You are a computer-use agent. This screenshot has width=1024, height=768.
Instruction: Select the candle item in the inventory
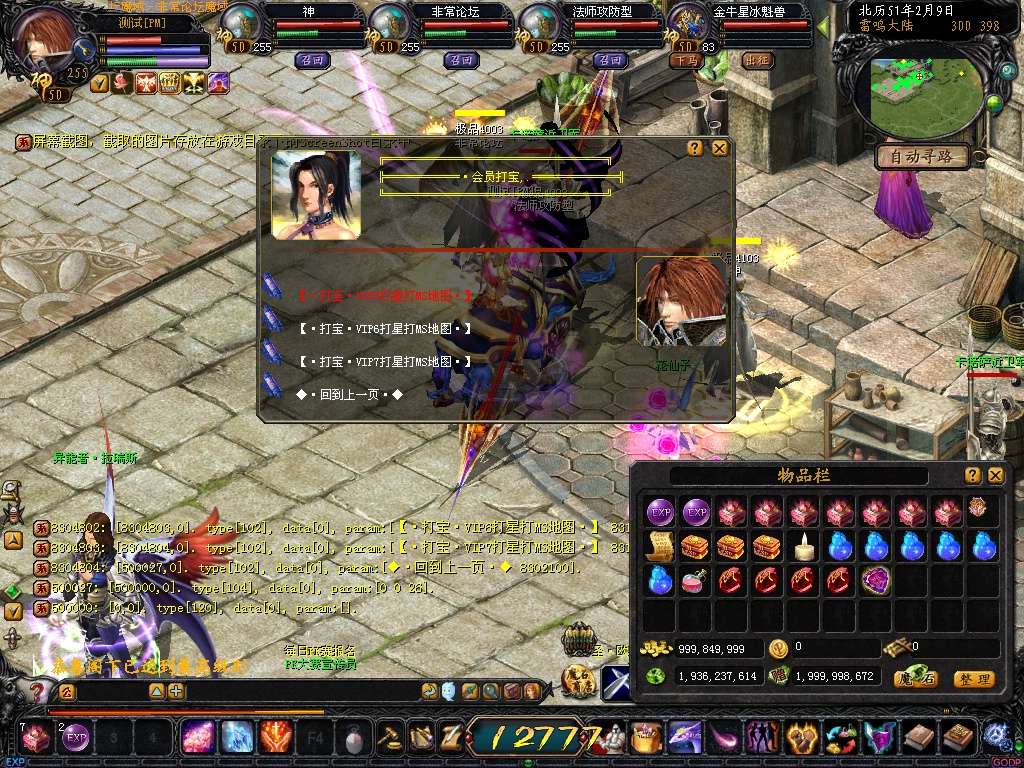(805, 546)
